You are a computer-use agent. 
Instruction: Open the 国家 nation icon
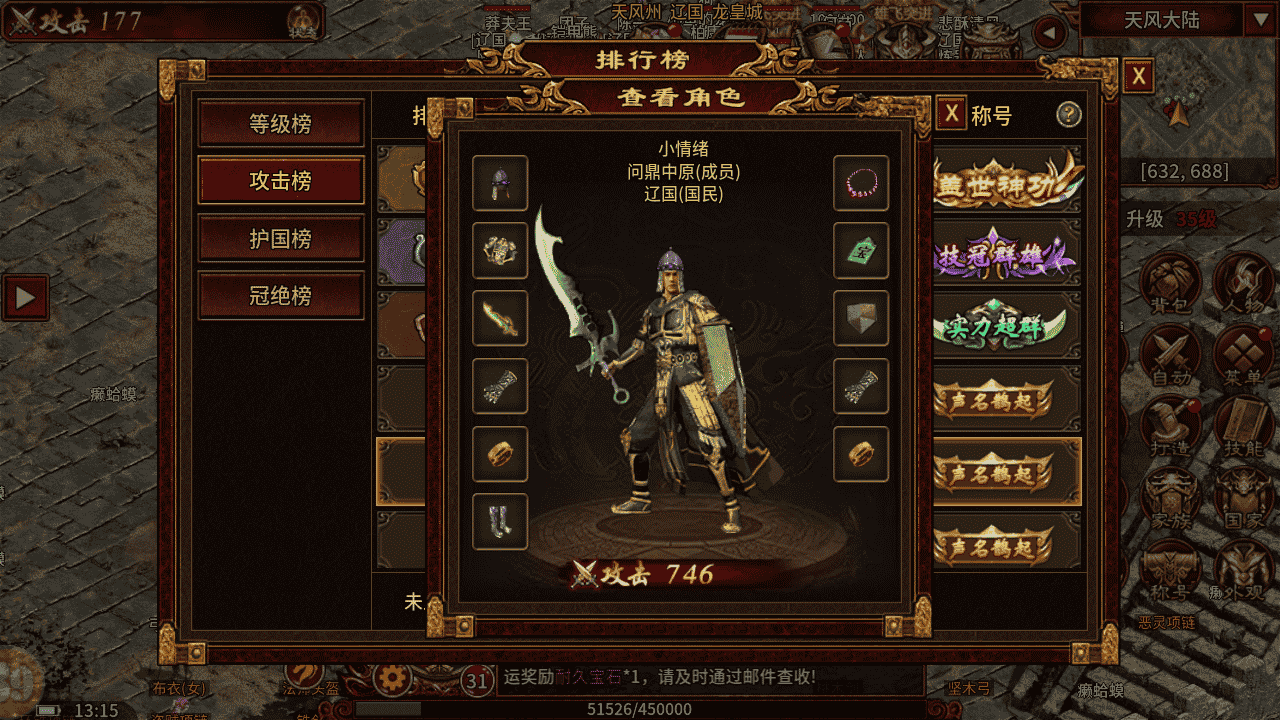1243,499
